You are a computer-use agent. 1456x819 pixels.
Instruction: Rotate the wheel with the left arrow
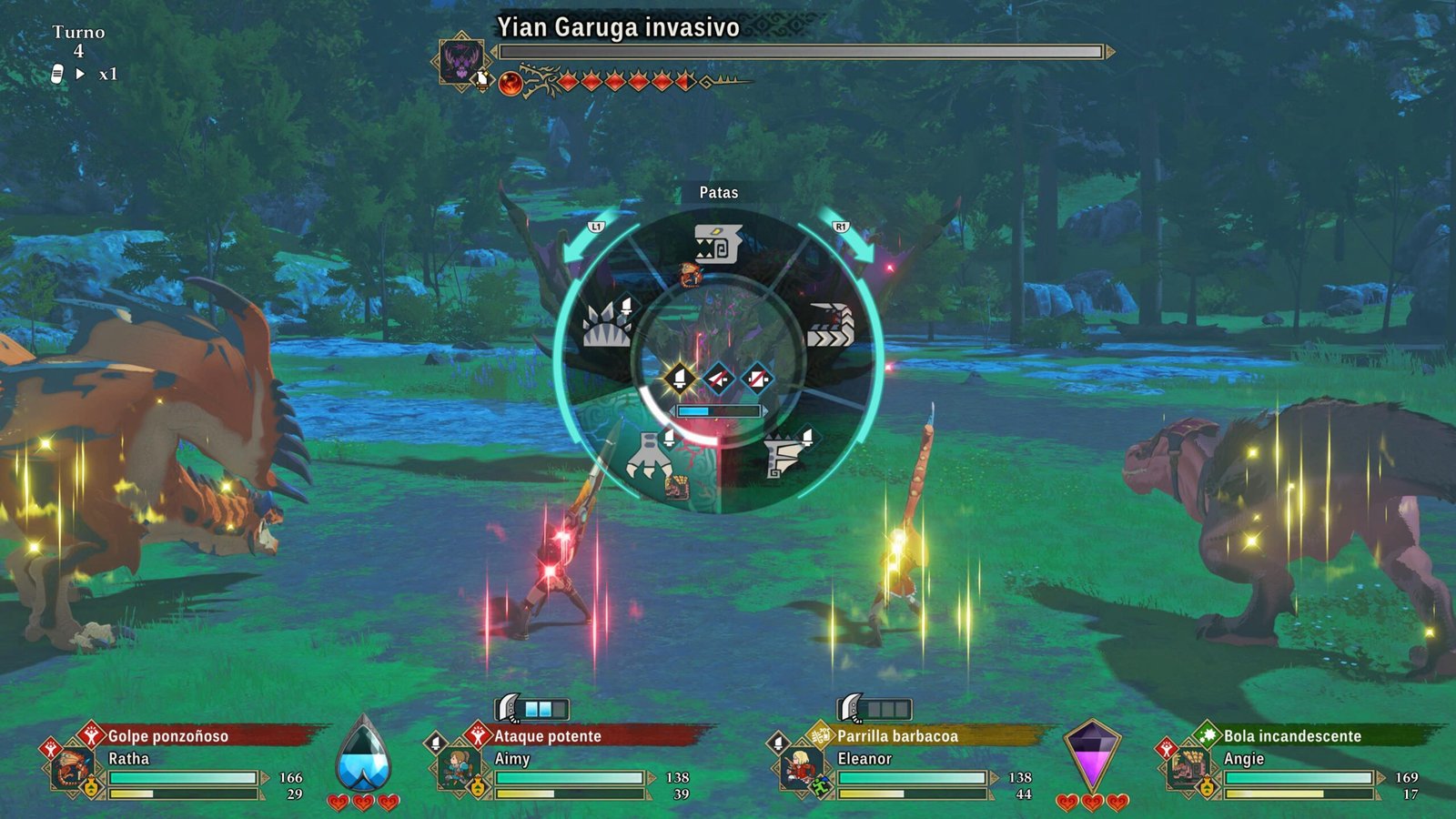tap(584, 240)
